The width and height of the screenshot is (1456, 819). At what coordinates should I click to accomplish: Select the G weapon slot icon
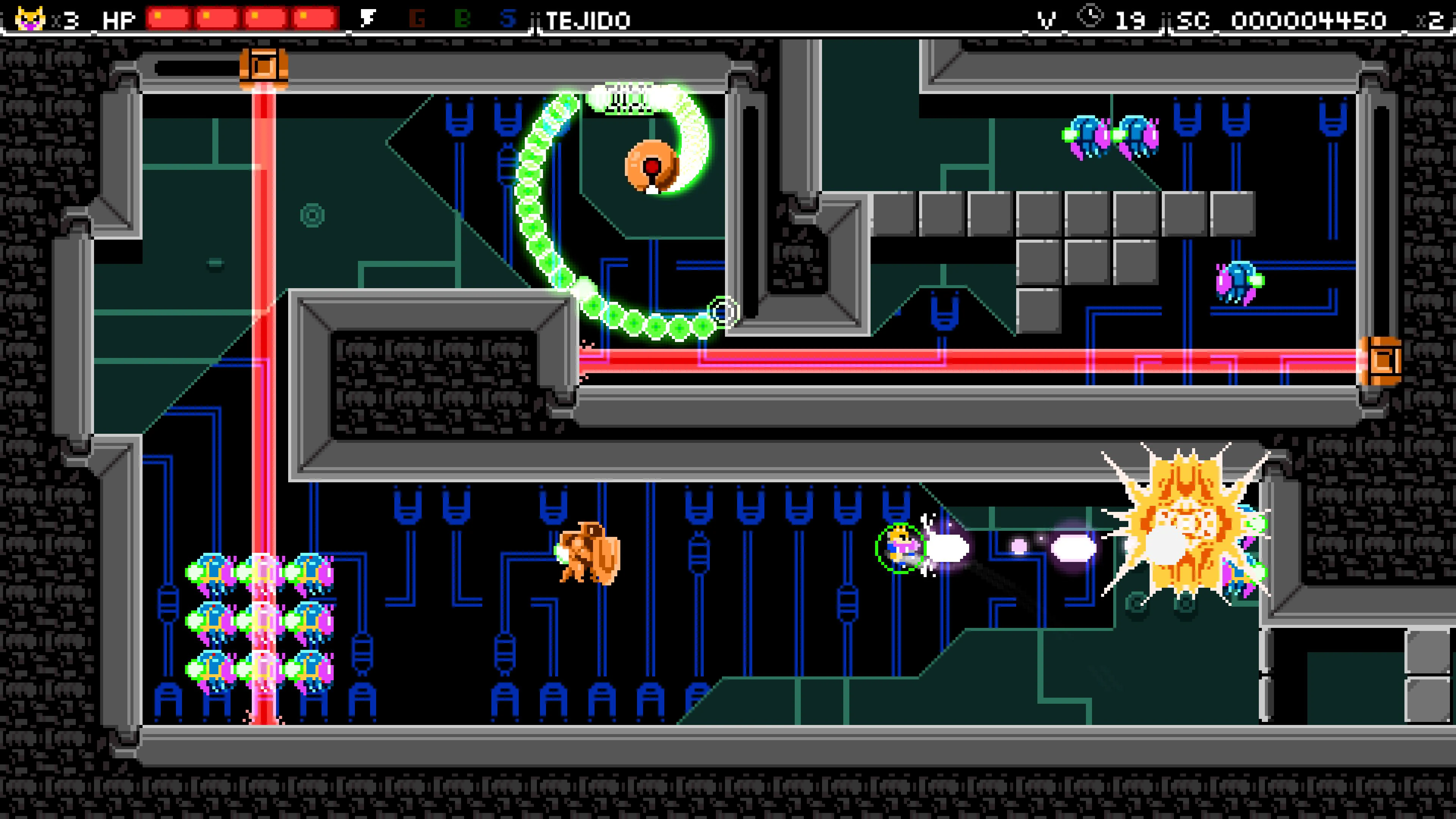tap(417, 19)
